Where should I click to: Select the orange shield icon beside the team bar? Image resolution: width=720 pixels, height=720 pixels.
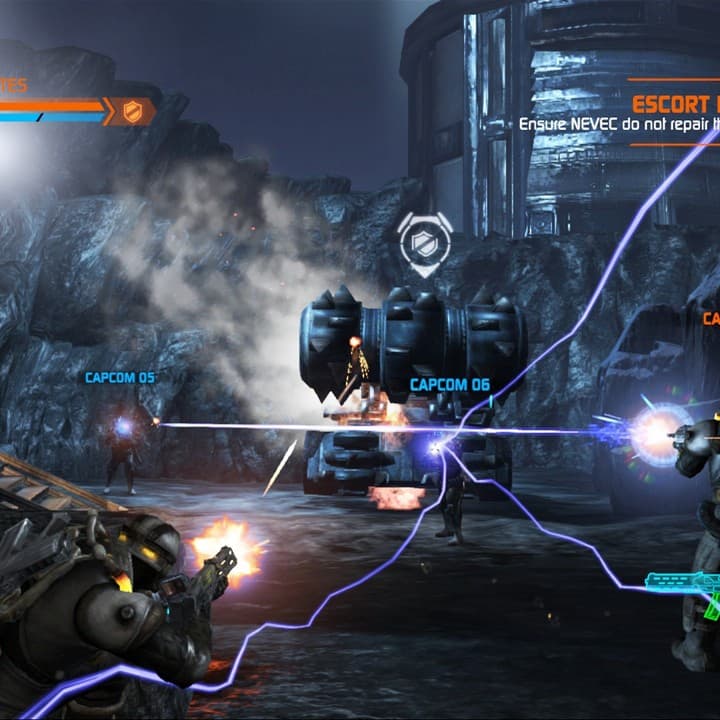[x=133, y=111]
